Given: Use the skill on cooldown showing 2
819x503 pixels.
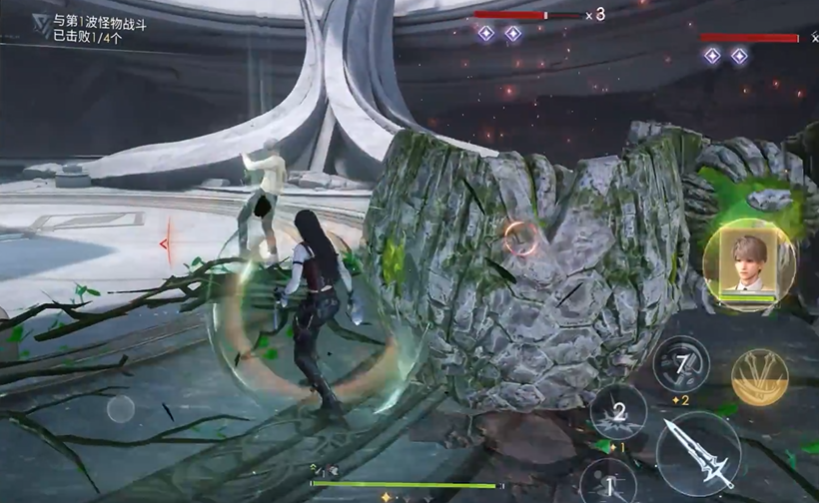Looking at the screenshot, I should tap(618, 412).
